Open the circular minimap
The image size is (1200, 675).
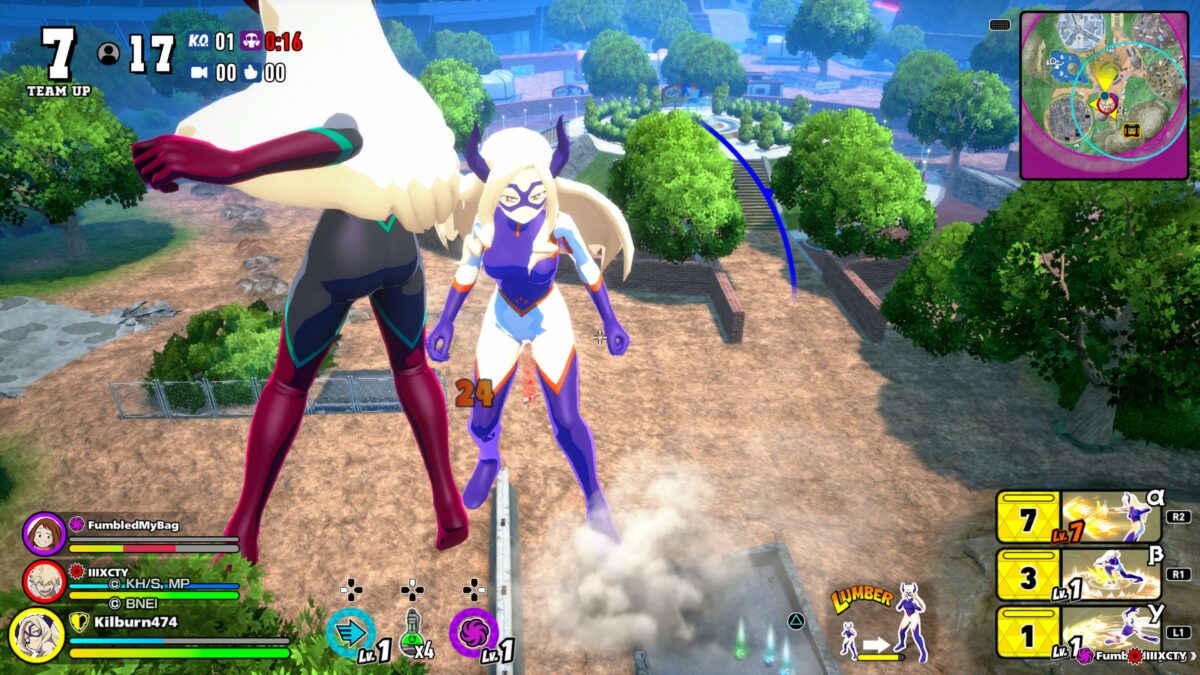[1105, 96]
